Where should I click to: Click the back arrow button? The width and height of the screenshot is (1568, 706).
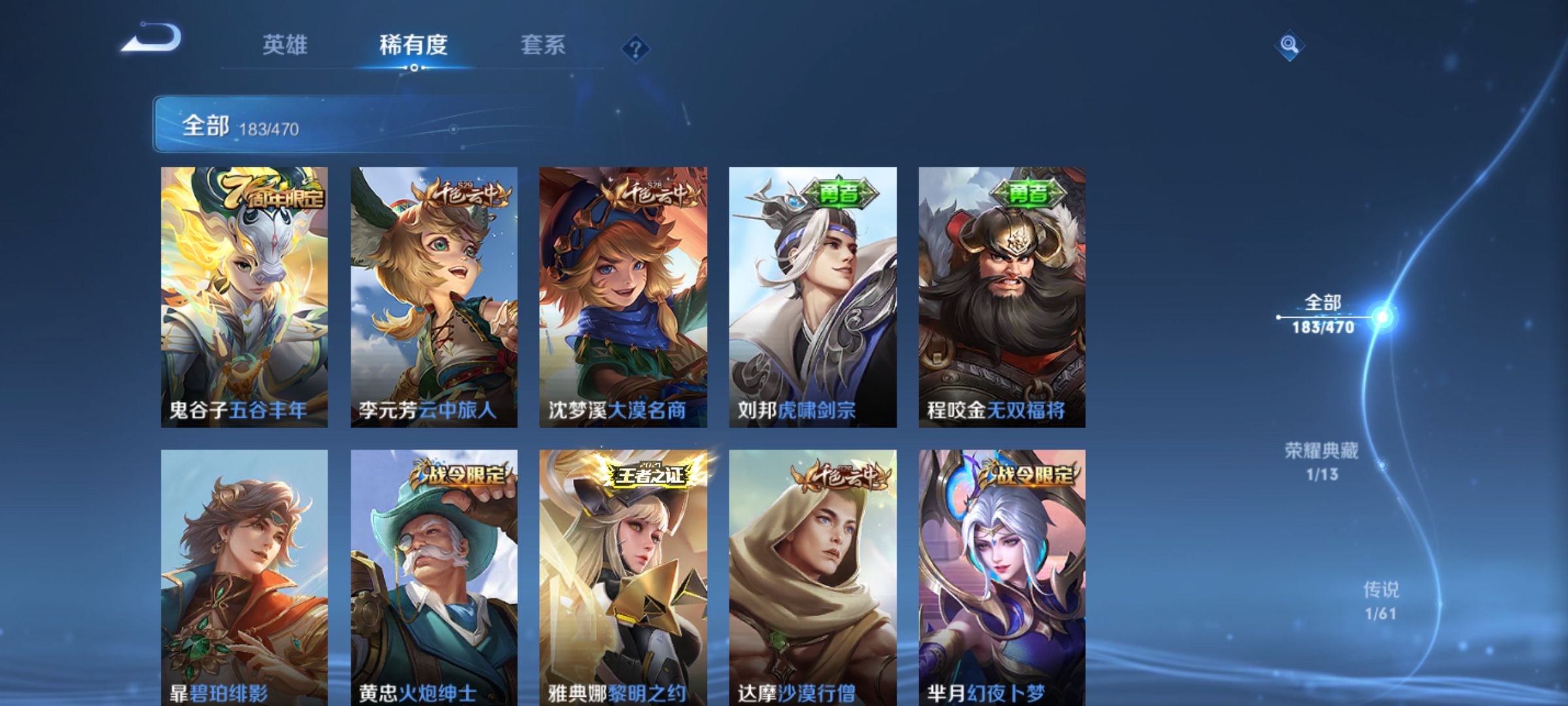click(152, 39)
